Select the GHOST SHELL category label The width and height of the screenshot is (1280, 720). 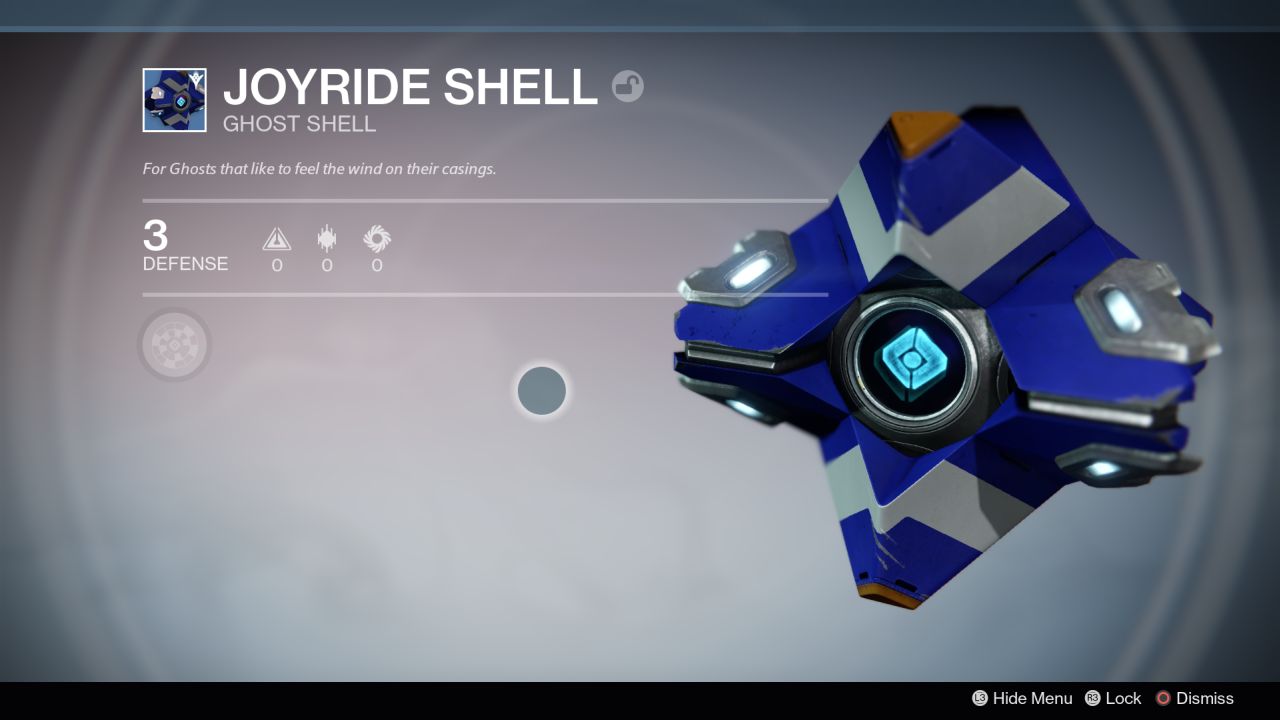[x=299, y=124]
